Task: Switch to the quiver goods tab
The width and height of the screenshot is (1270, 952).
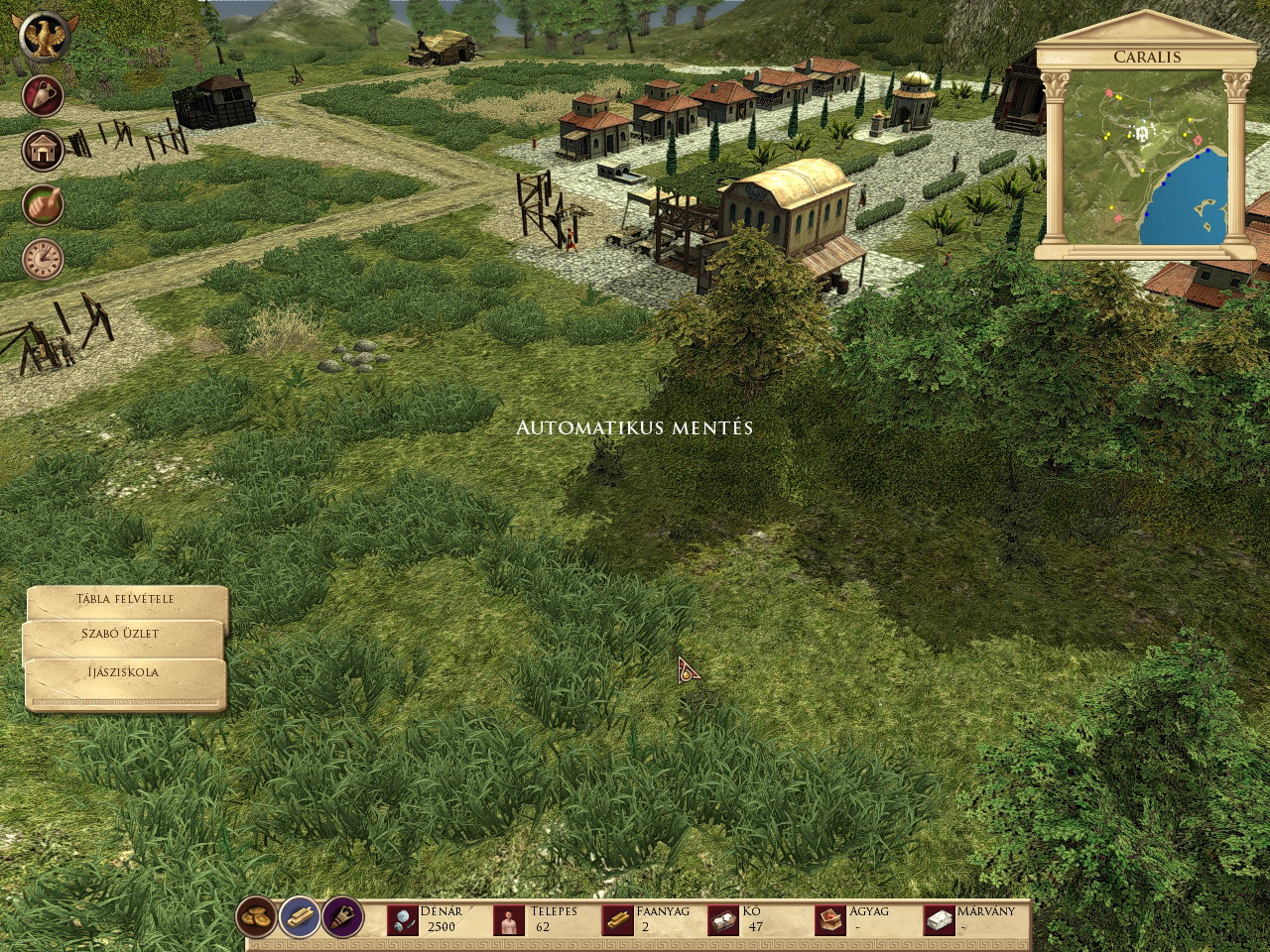Action: [x=342, y=918]
